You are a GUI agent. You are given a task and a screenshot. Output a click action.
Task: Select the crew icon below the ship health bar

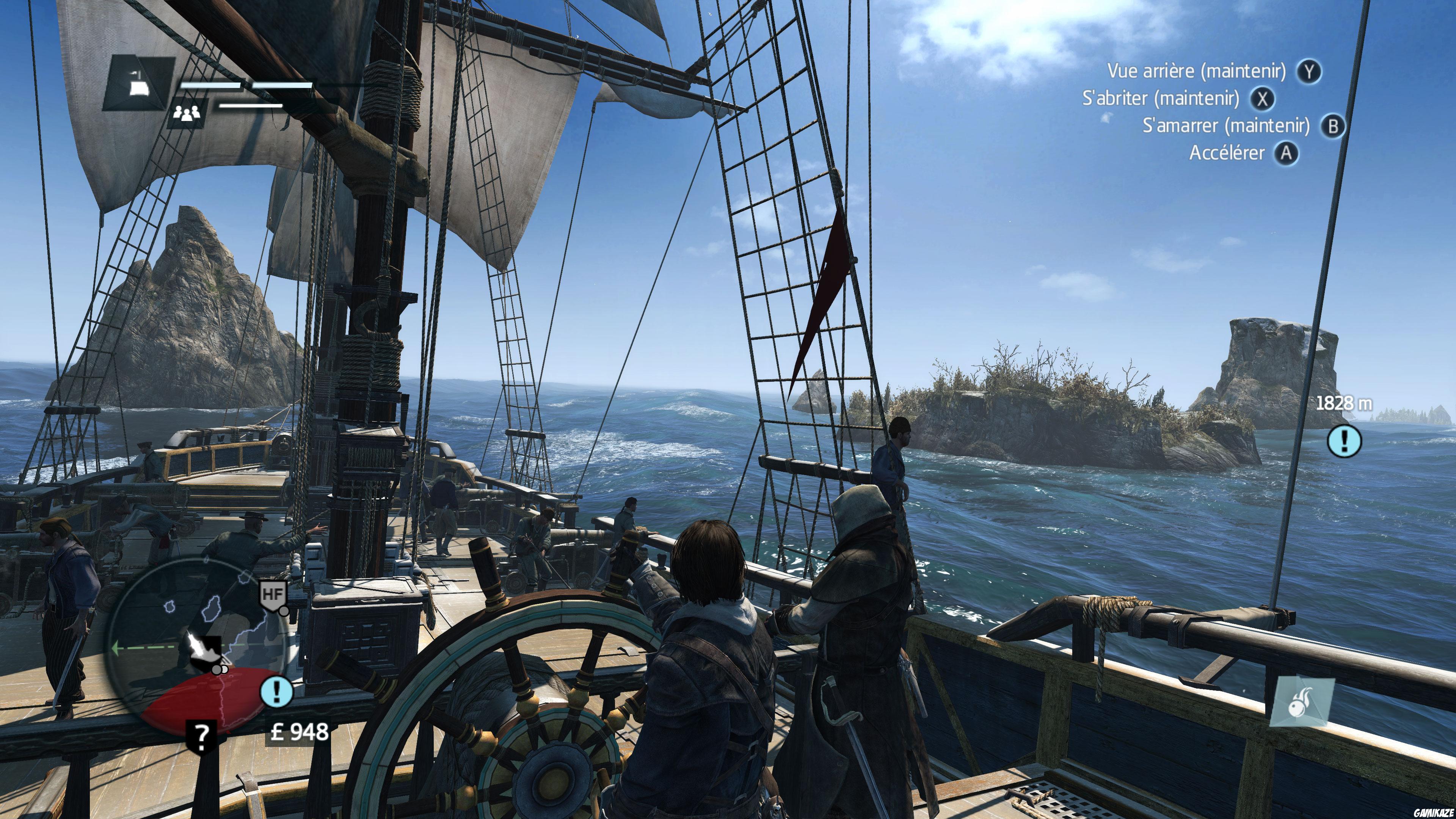(x=187, y=115)
